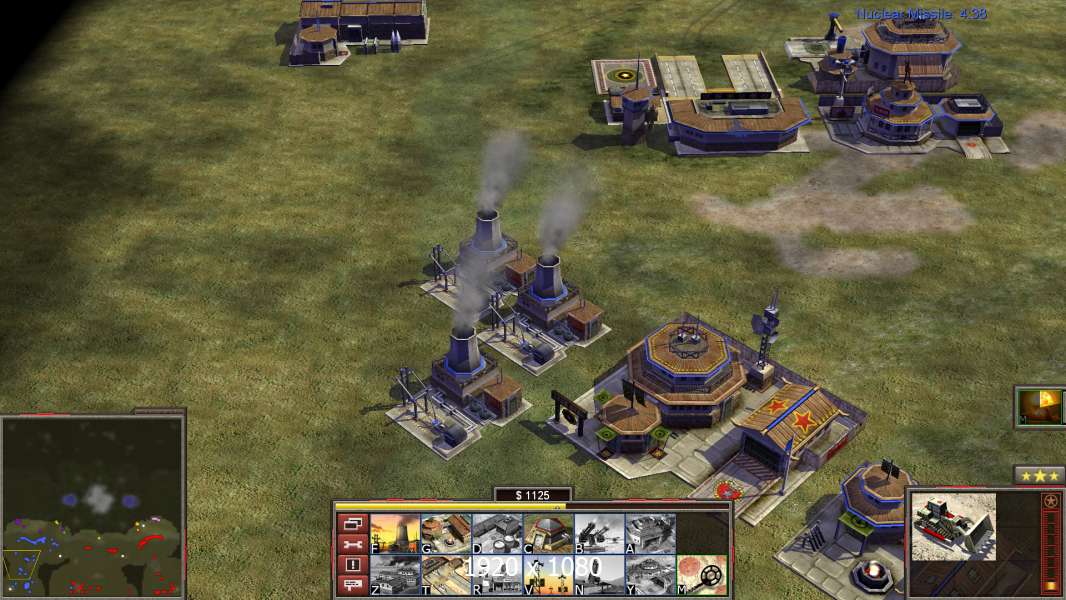Viewport: 1066px width, 600px height.
Task: Open the exclamation mark alert button
Action: point(352,565)
